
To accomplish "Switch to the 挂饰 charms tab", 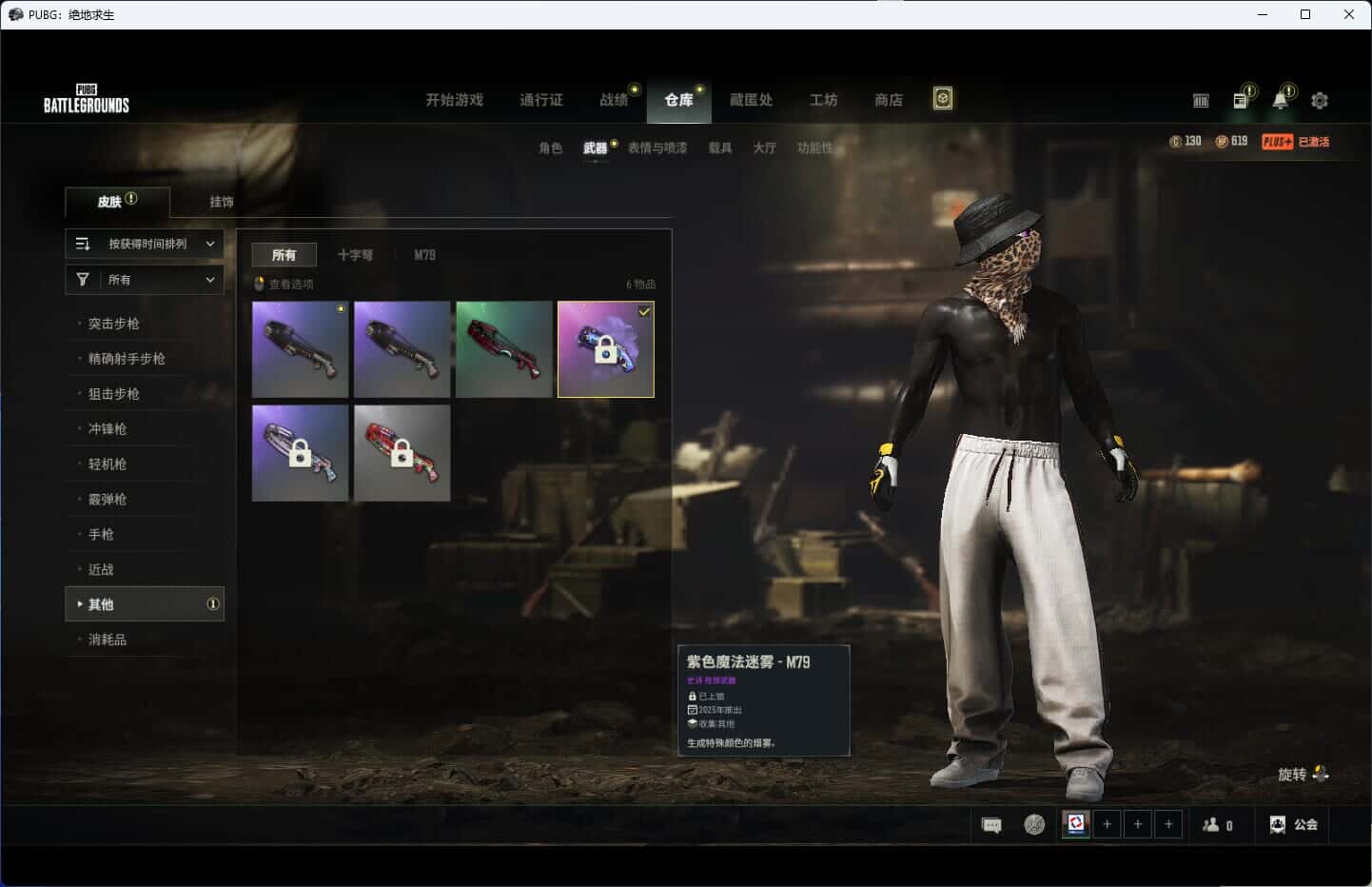I will tap(222, 202).
